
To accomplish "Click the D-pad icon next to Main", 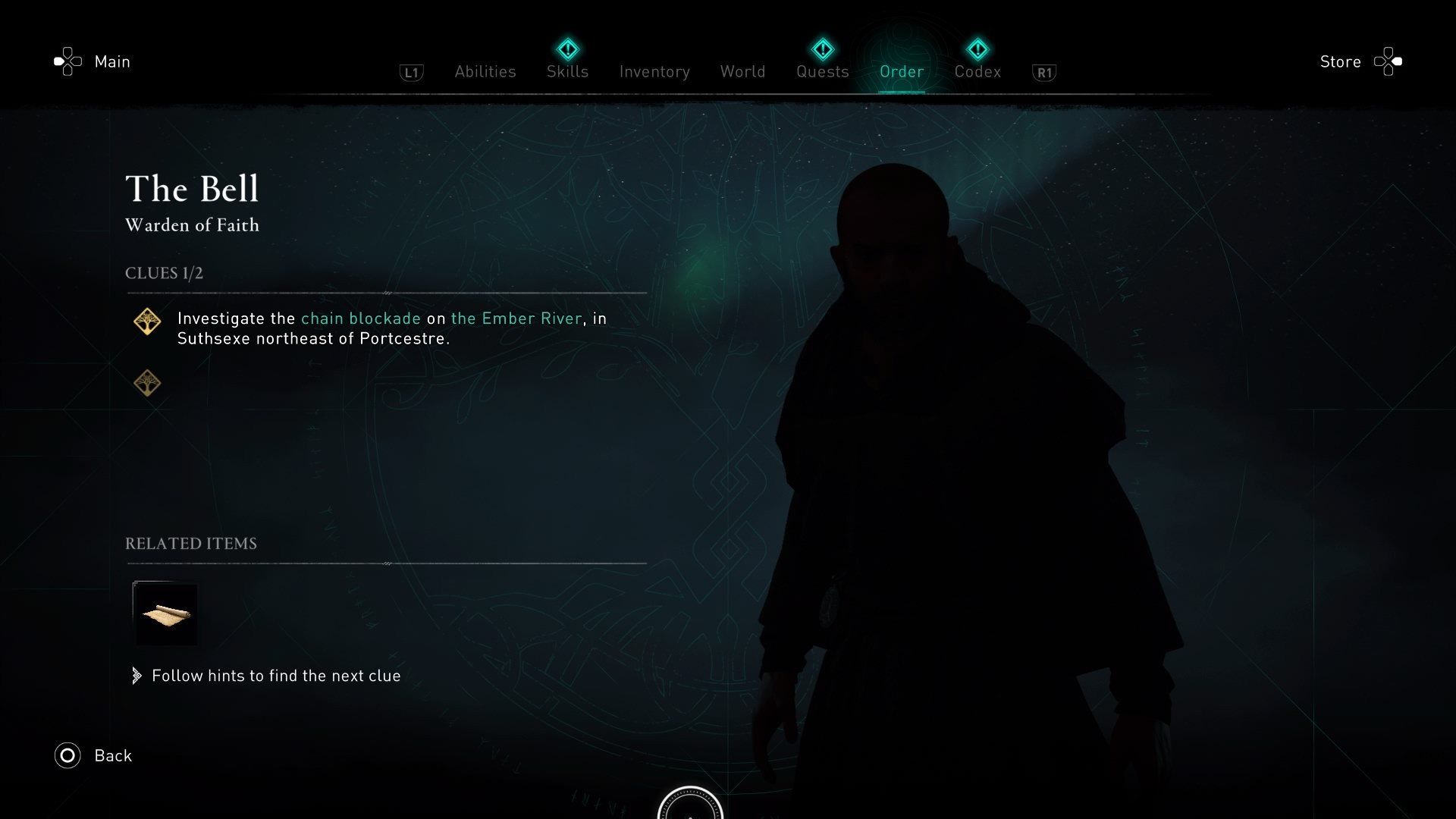I will click(x=67, y=61).
